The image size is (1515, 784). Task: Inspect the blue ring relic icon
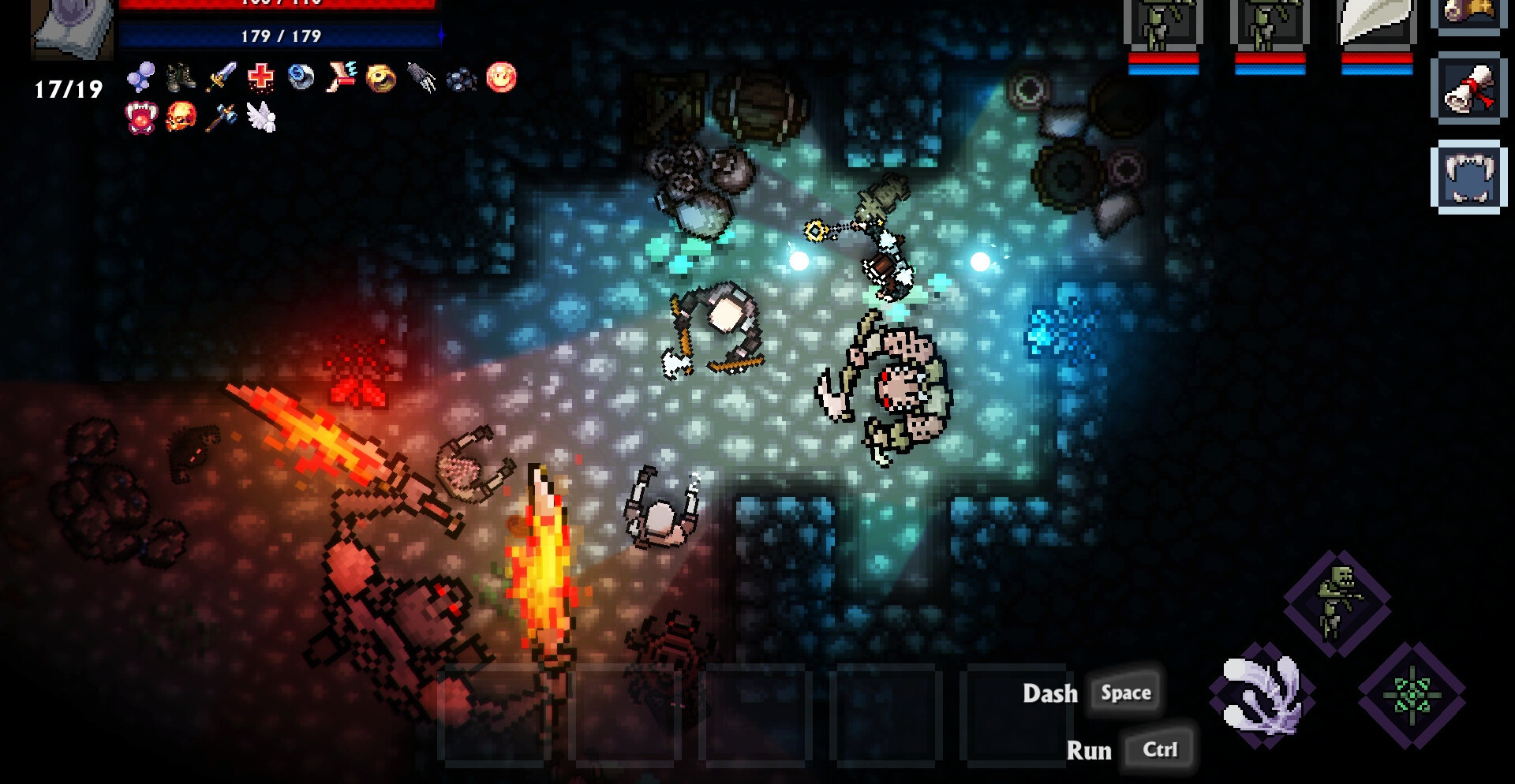301,77
